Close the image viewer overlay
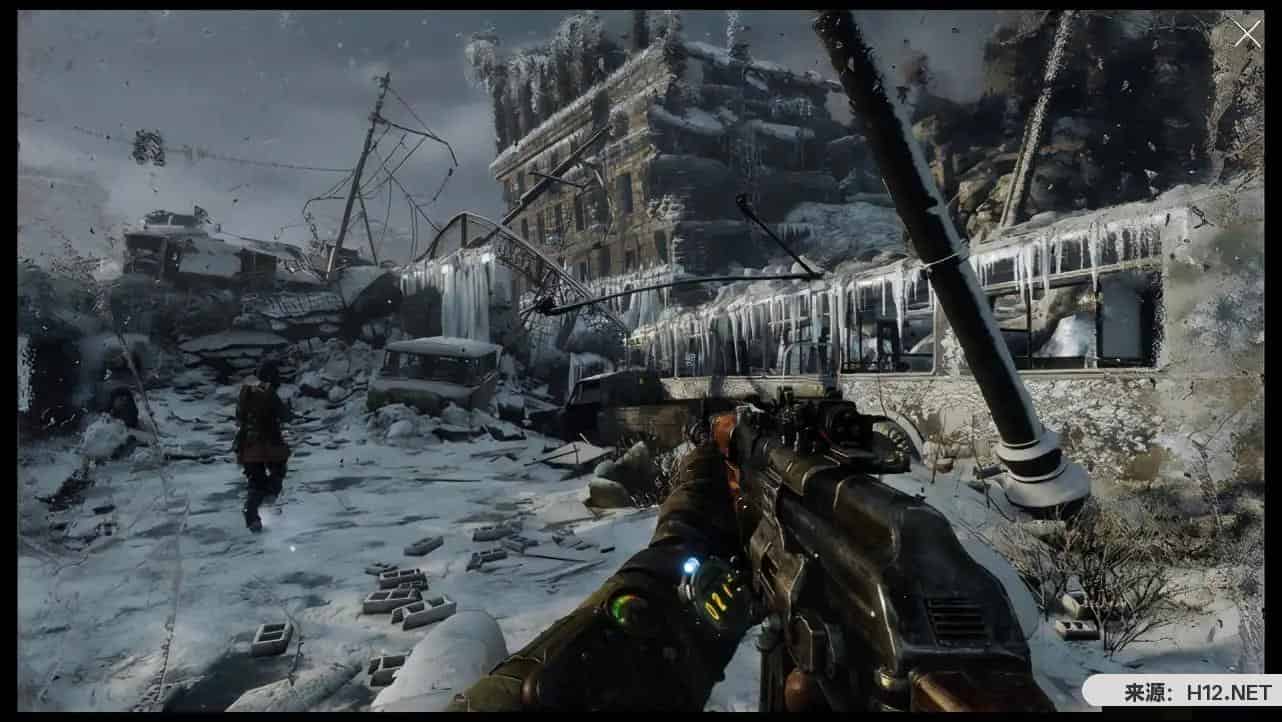Image resolution: width=1282 pixels, height=722 pixels. click(1247, 34)
